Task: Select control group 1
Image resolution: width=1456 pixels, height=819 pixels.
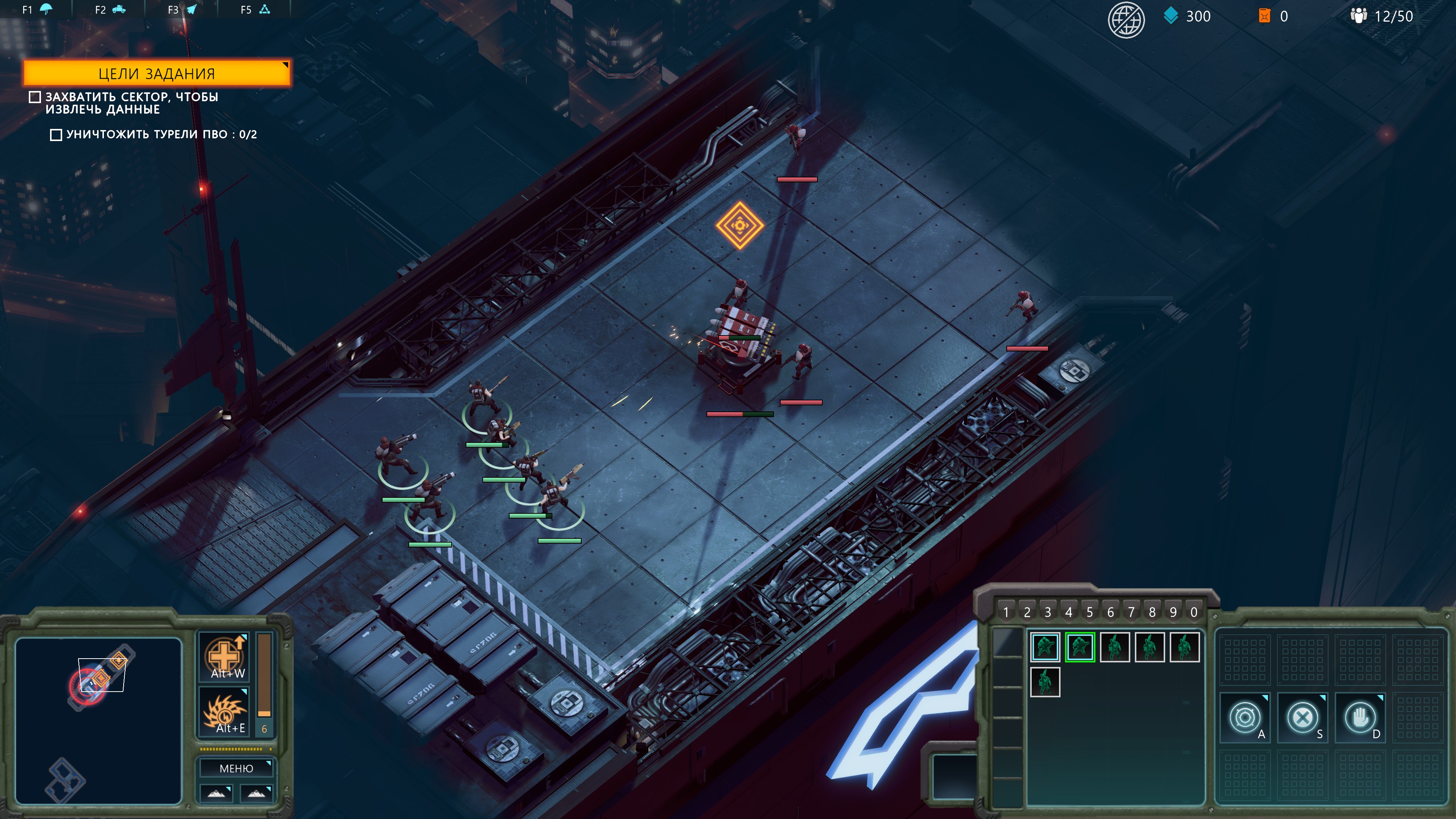Action: [1006, 612]
